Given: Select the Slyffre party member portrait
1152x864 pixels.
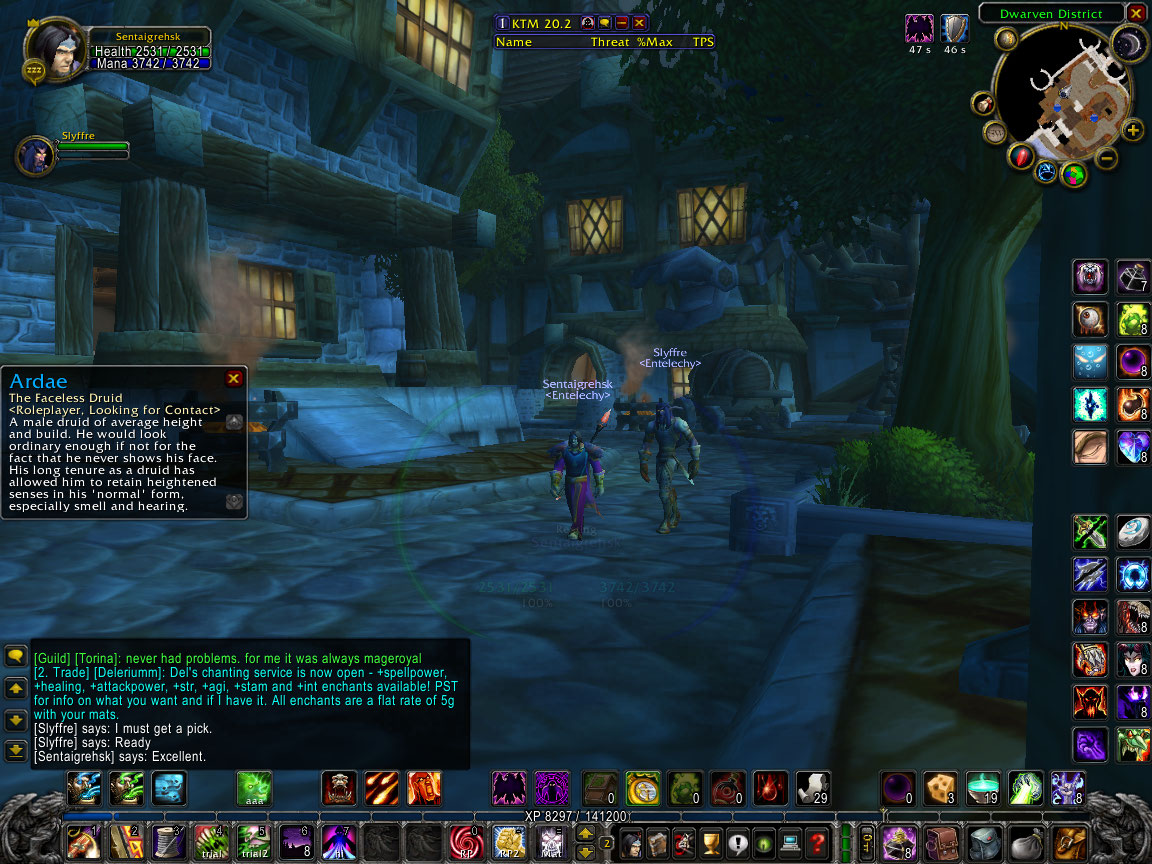Looking at the screenshot, I should coord(35,156).
